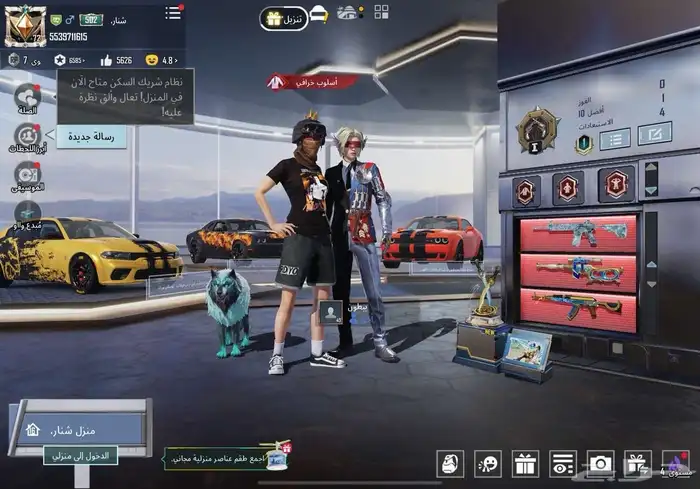Click the yellow gift download button
Image resolution: width=700 pixels, height=489 pixels.
284,18
